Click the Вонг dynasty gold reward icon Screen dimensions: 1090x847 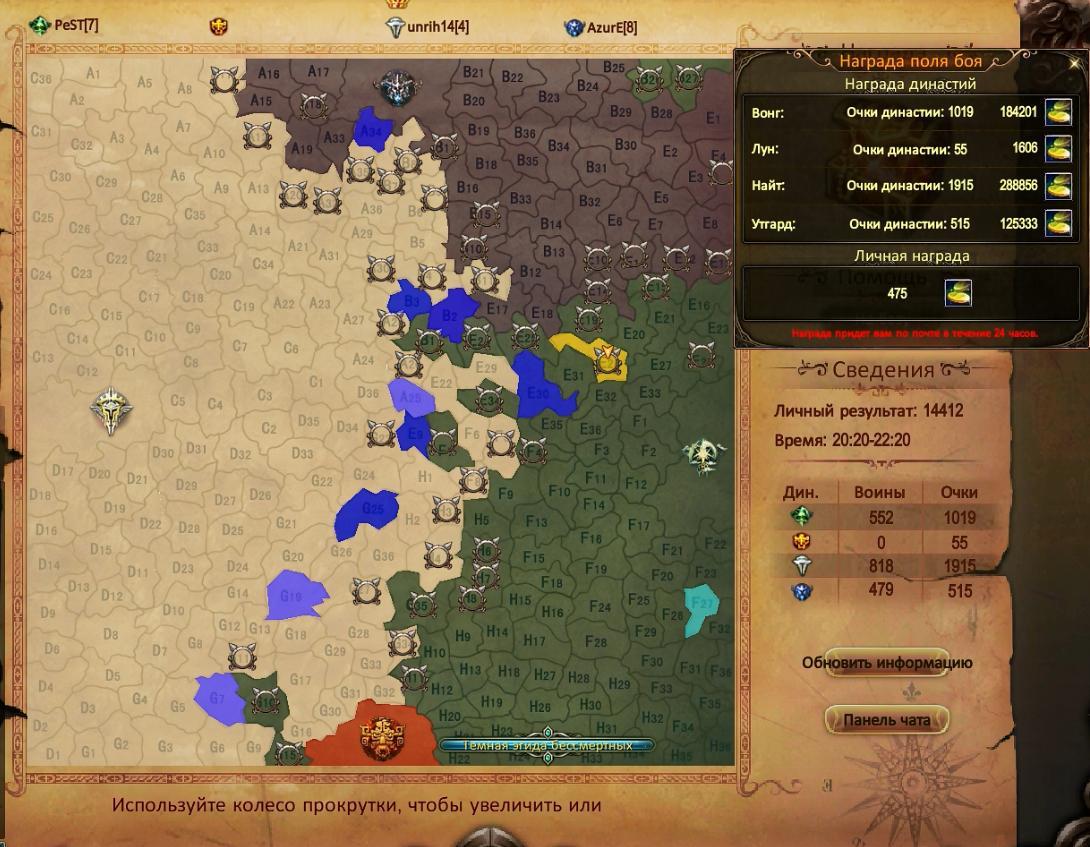(1058, 113)
